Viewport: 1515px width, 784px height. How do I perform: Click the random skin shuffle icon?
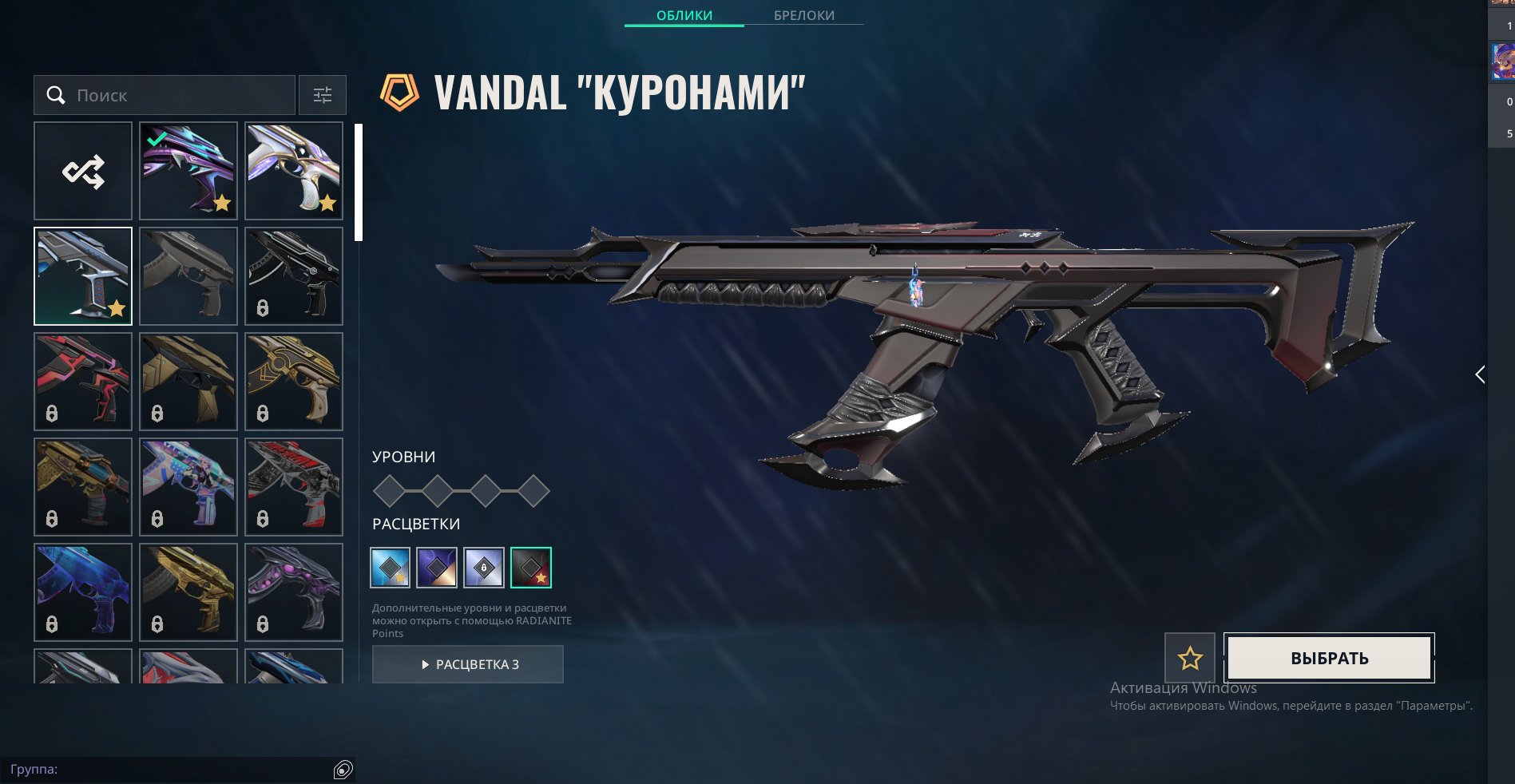pyautogui.click(x=83, y=170)
